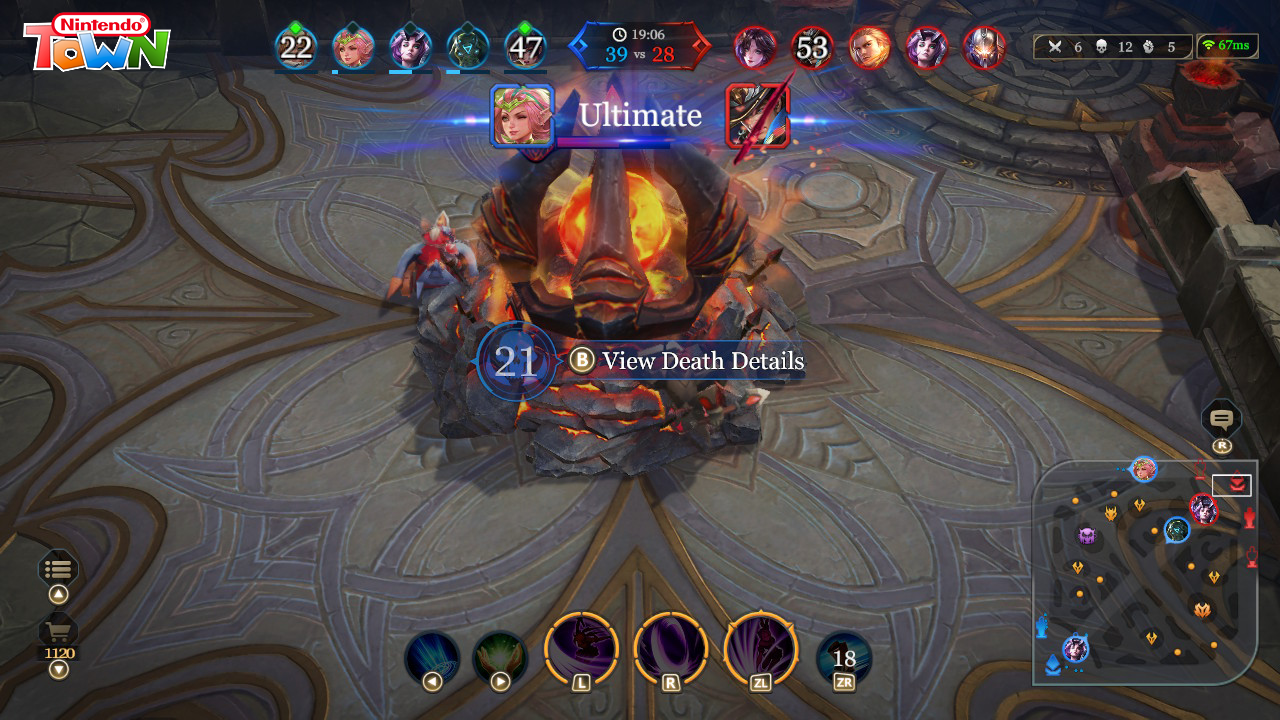The image size is (1280, 720).
Task: Select the blonde enemy champion portrait
Action: click(x=870, y=47)
